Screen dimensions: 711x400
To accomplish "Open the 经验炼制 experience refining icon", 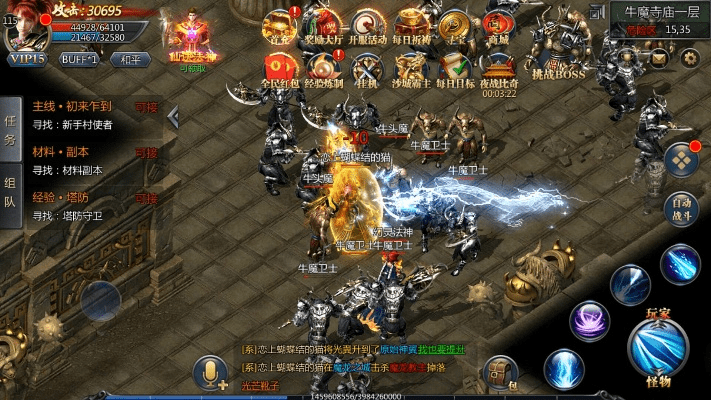I will (x=325, y=69).
